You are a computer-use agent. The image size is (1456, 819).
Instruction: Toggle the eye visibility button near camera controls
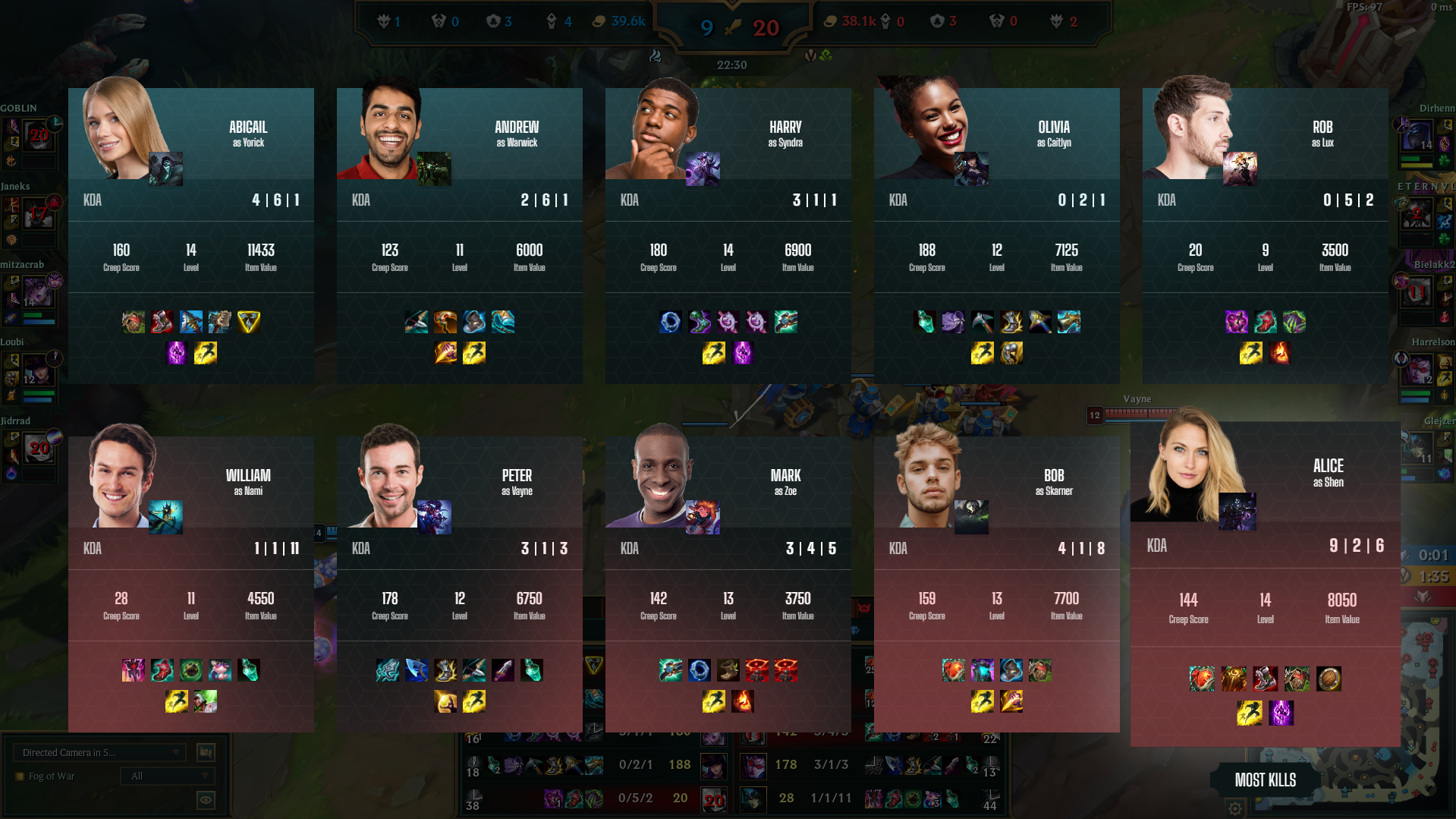tap(205, 800)
